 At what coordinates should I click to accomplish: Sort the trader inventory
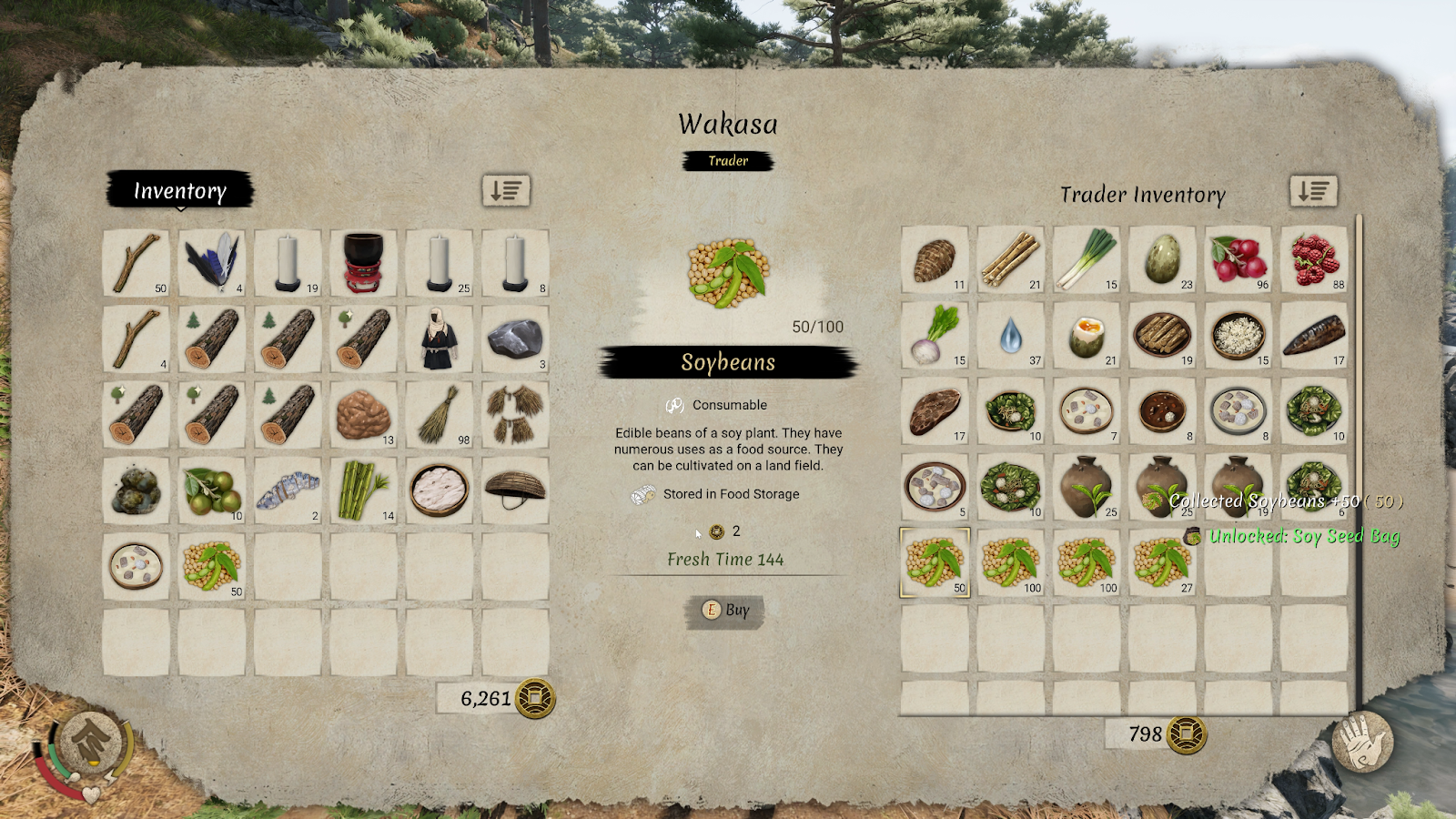1313,191
